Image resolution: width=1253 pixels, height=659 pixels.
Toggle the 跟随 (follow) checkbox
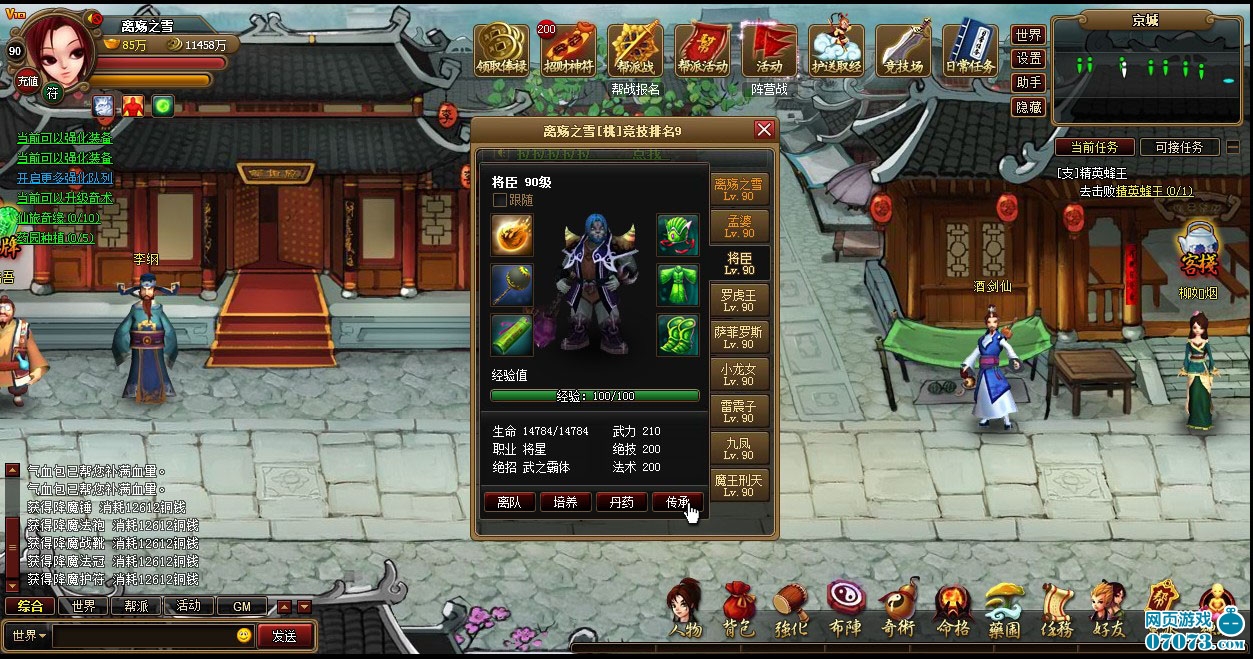click(500, 200)
